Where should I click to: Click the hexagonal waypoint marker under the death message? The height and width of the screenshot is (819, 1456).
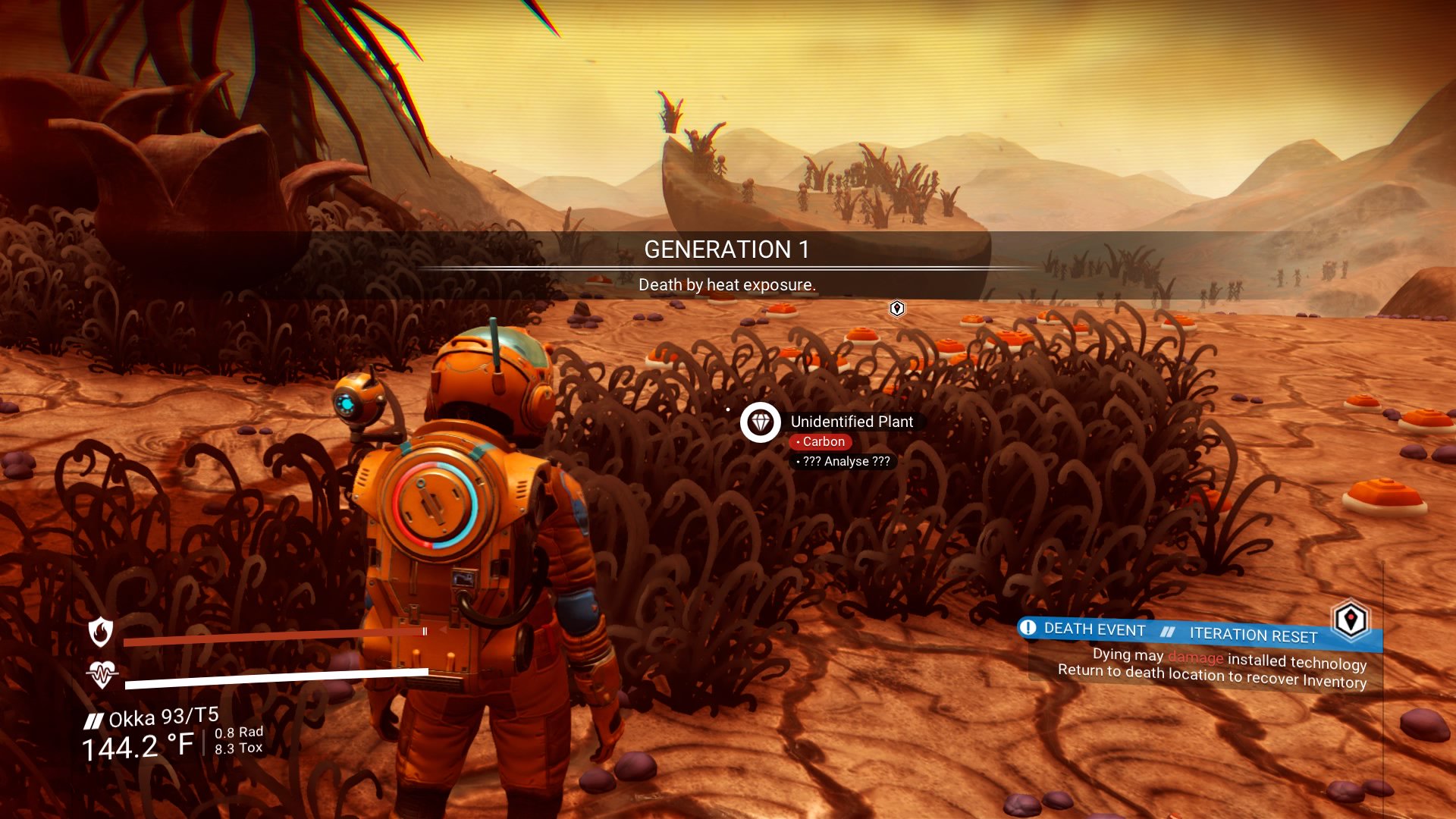(897, 308)
